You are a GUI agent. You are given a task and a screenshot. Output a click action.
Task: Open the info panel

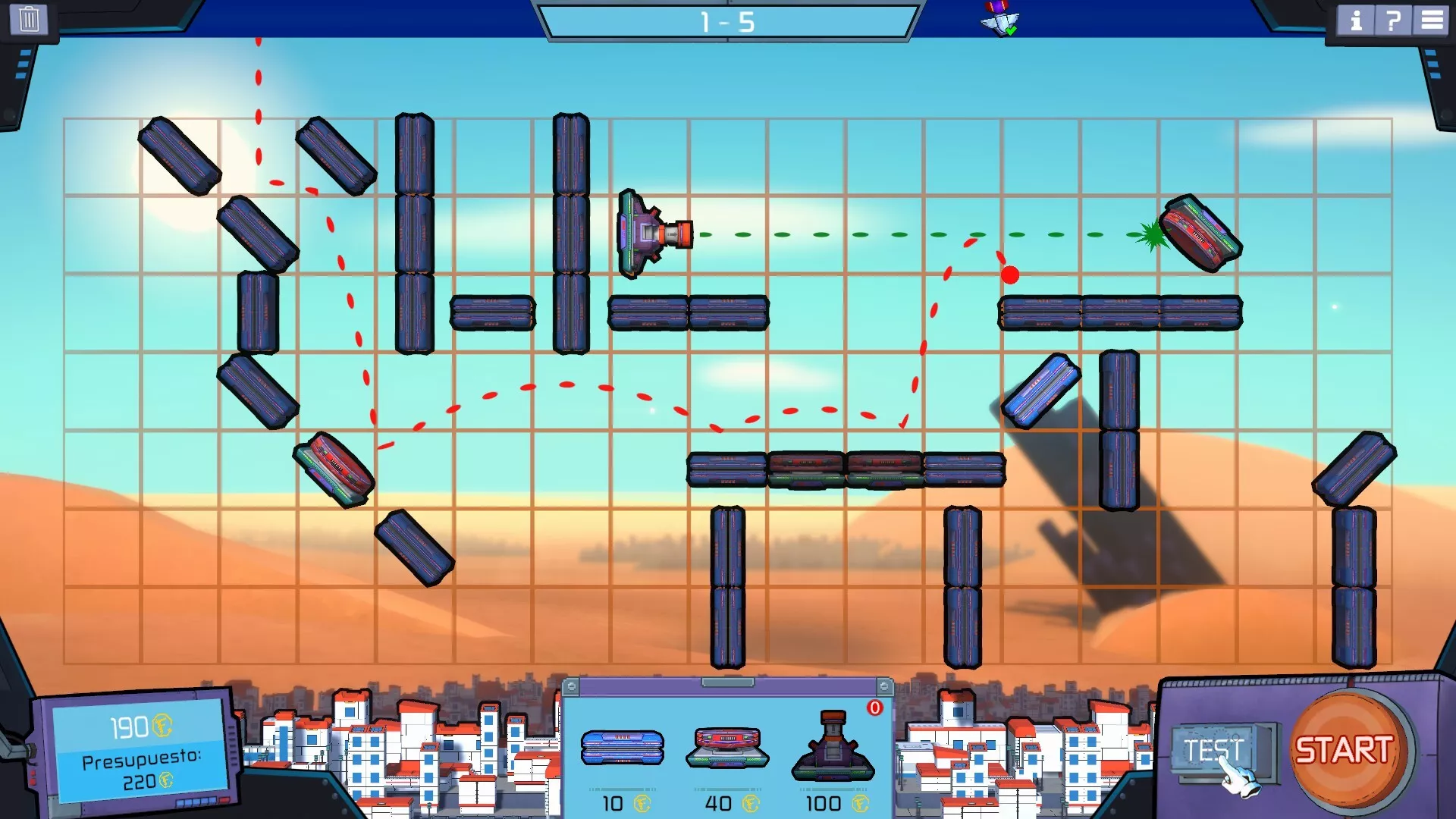click(1356, 20)
